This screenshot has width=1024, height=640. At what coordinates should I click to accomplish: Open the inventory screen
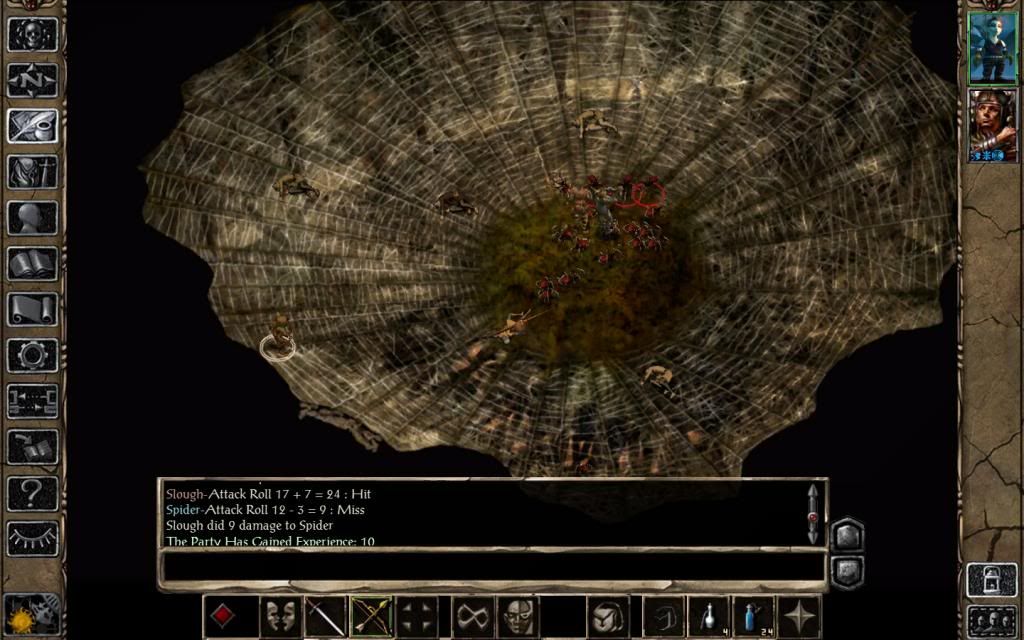(32, 171)
